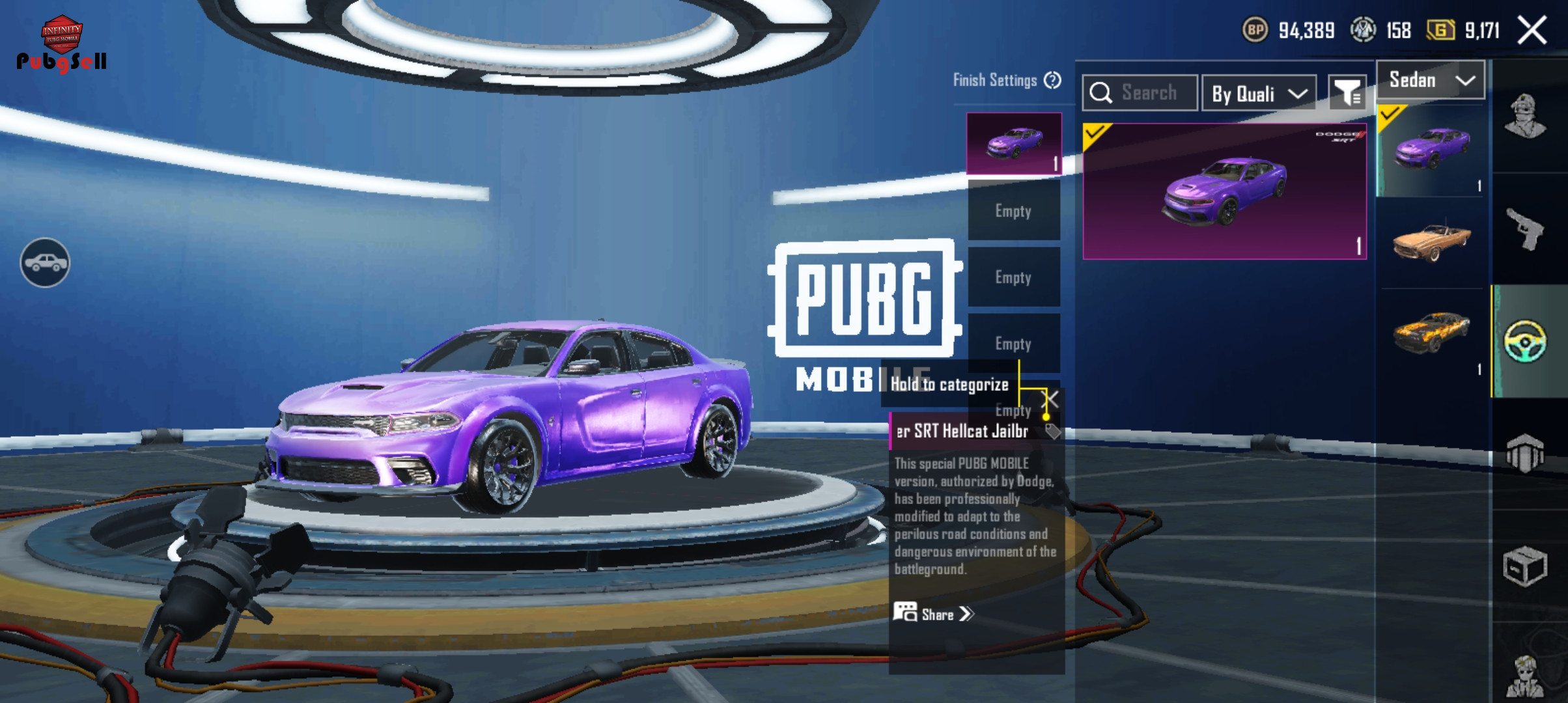Select the equipped purple car finish slot

pyautogui.click(x=1014, y=144)
